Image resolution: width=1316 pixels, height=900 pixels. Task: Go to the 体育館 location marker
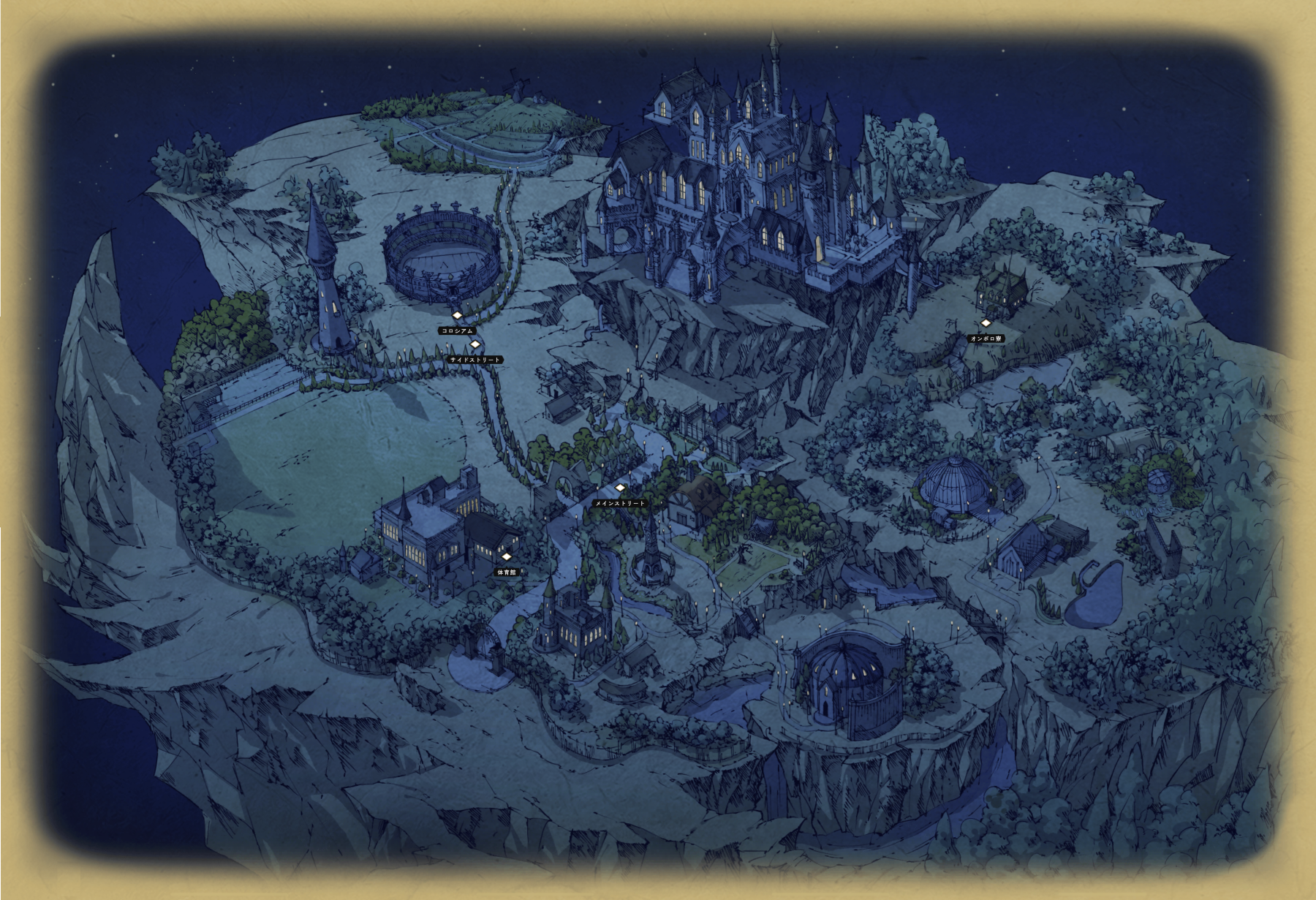tap(506, 557)
